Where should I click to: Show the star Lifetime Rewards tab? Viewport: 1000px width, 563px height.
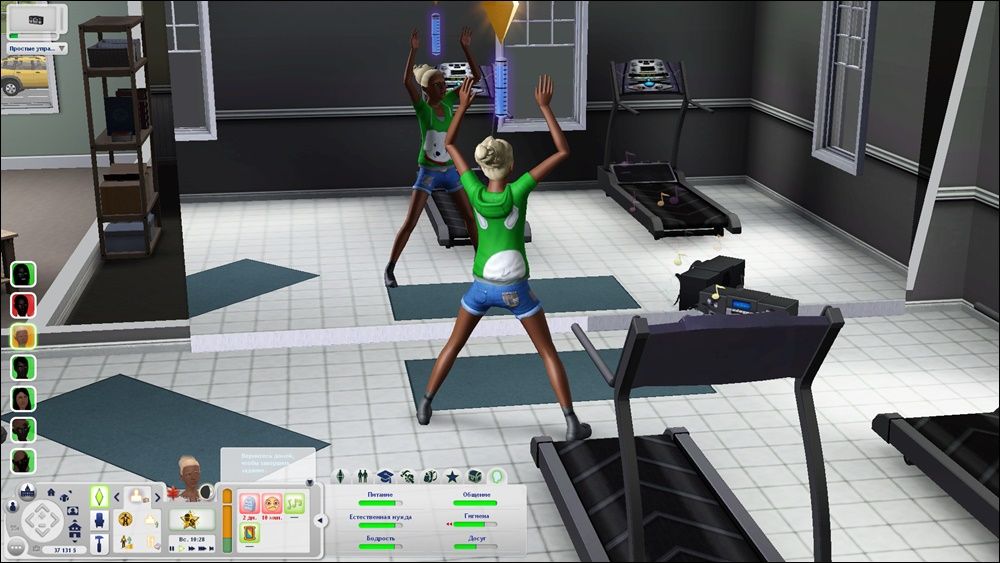[452, 475]
